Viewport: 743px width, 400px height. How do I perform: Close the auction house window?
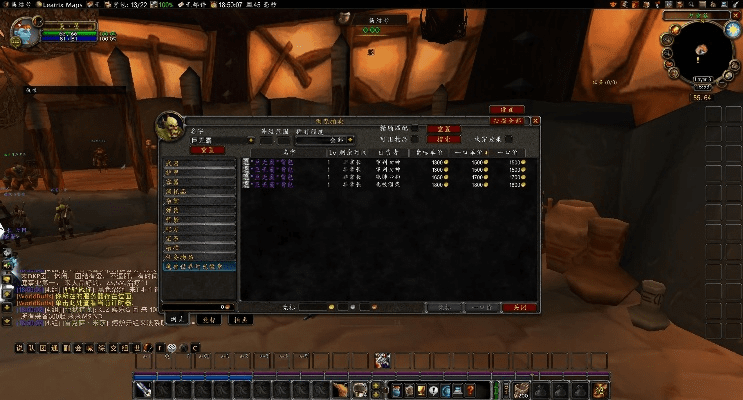click(x=536, y=120)
